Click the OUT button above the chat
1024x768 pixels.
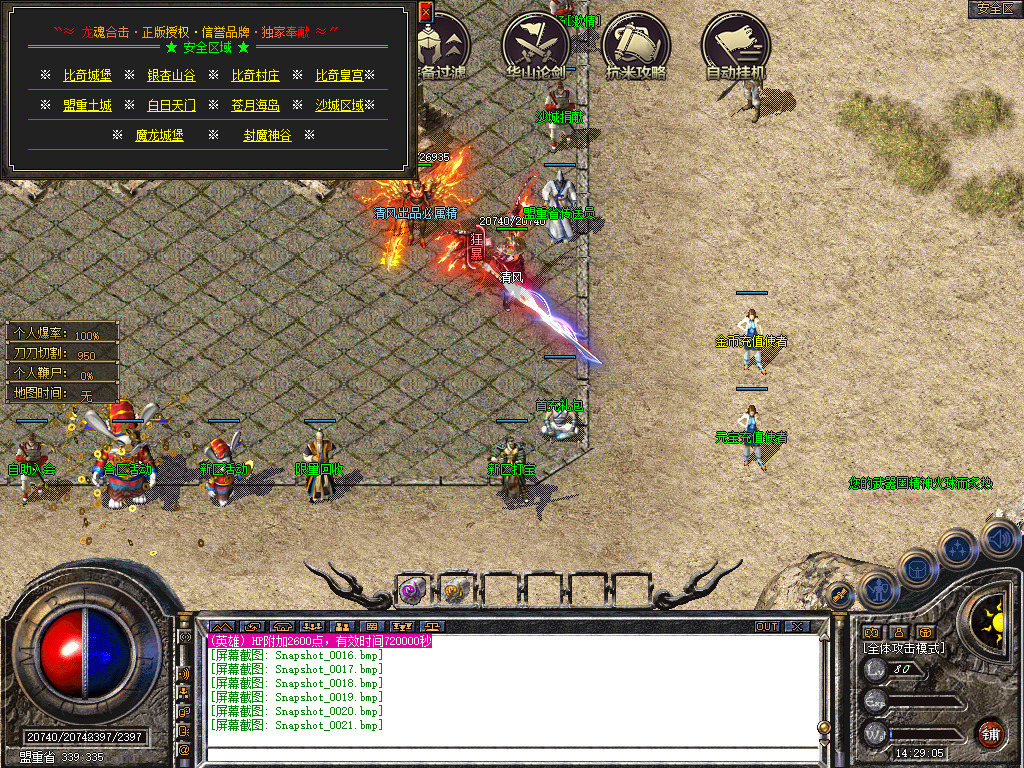pos(766,627)
